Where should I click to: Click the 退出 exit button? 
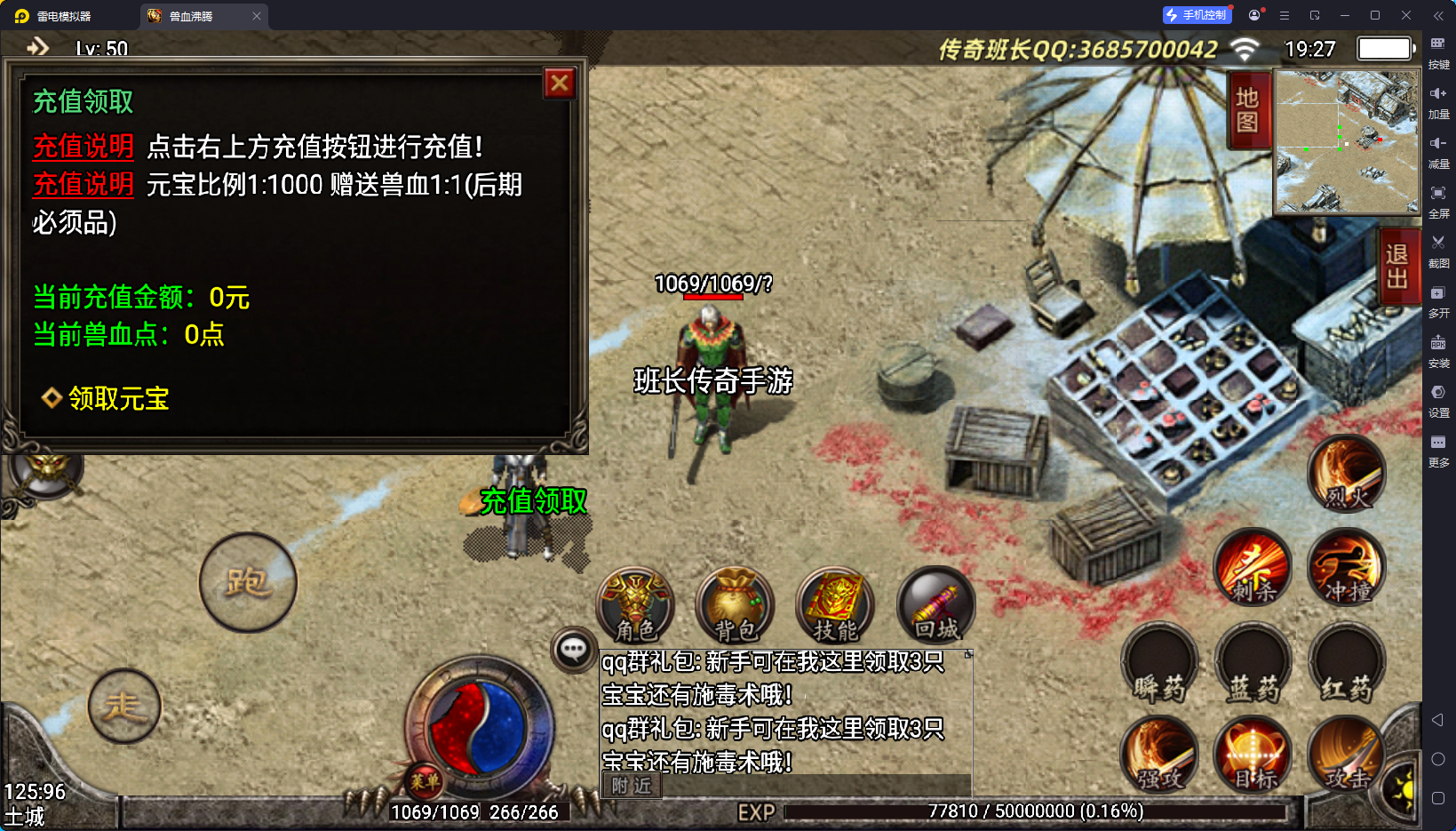1396,267
